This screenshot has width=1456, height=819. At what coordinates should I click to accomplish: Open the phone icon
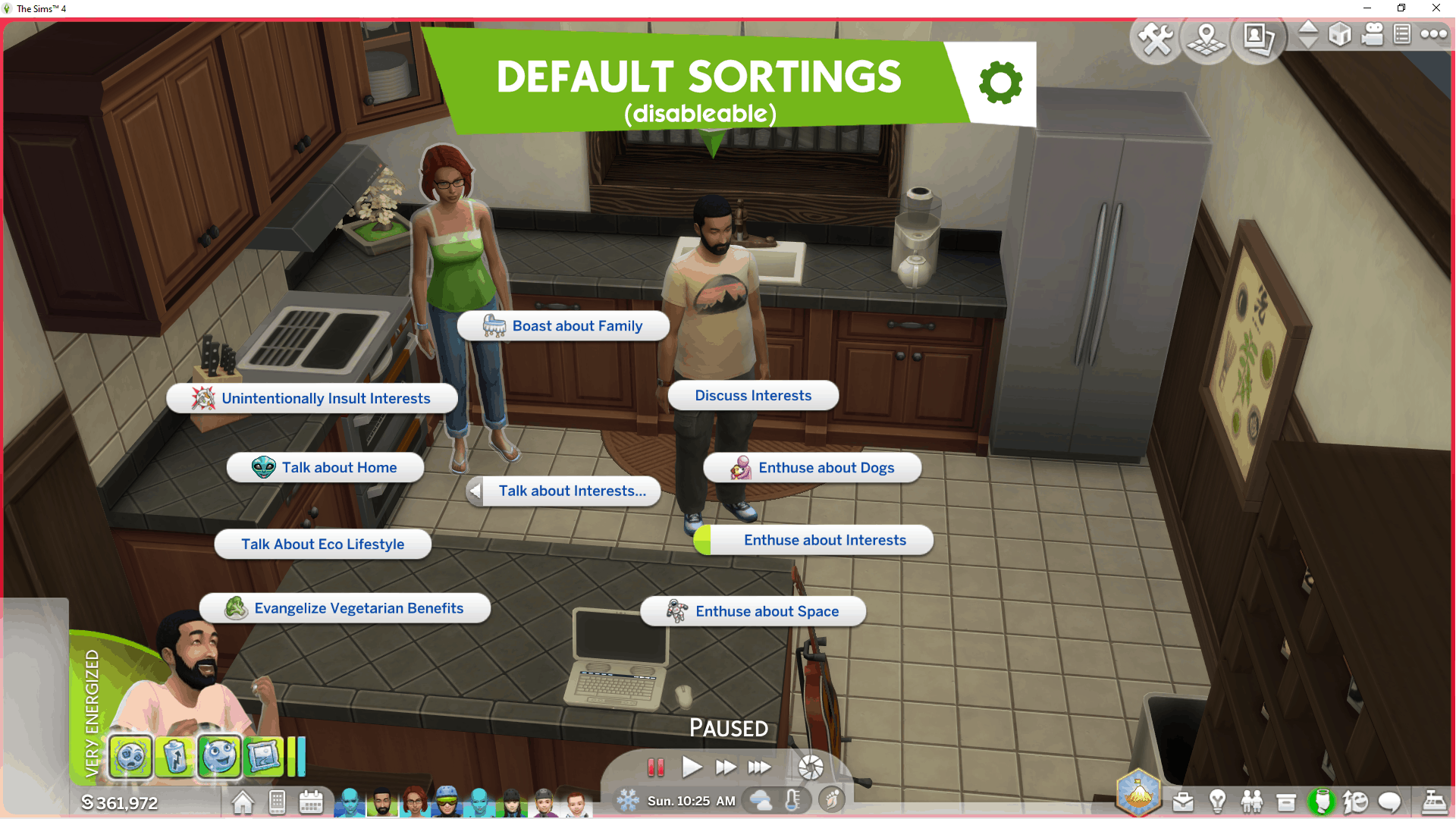click(x=277, y=802)
